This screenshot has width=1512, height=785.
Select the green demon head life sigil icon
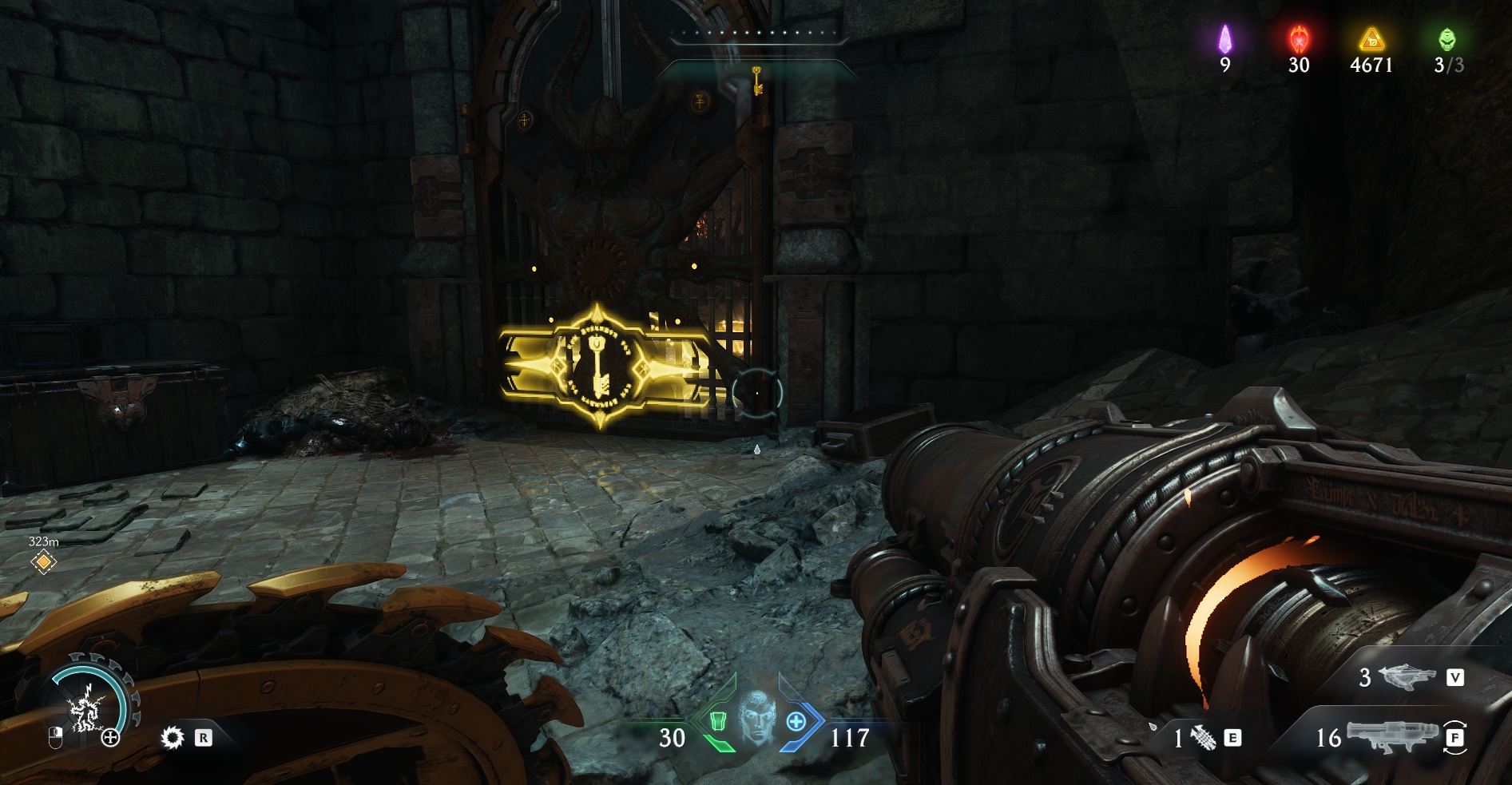(1447, 38)
